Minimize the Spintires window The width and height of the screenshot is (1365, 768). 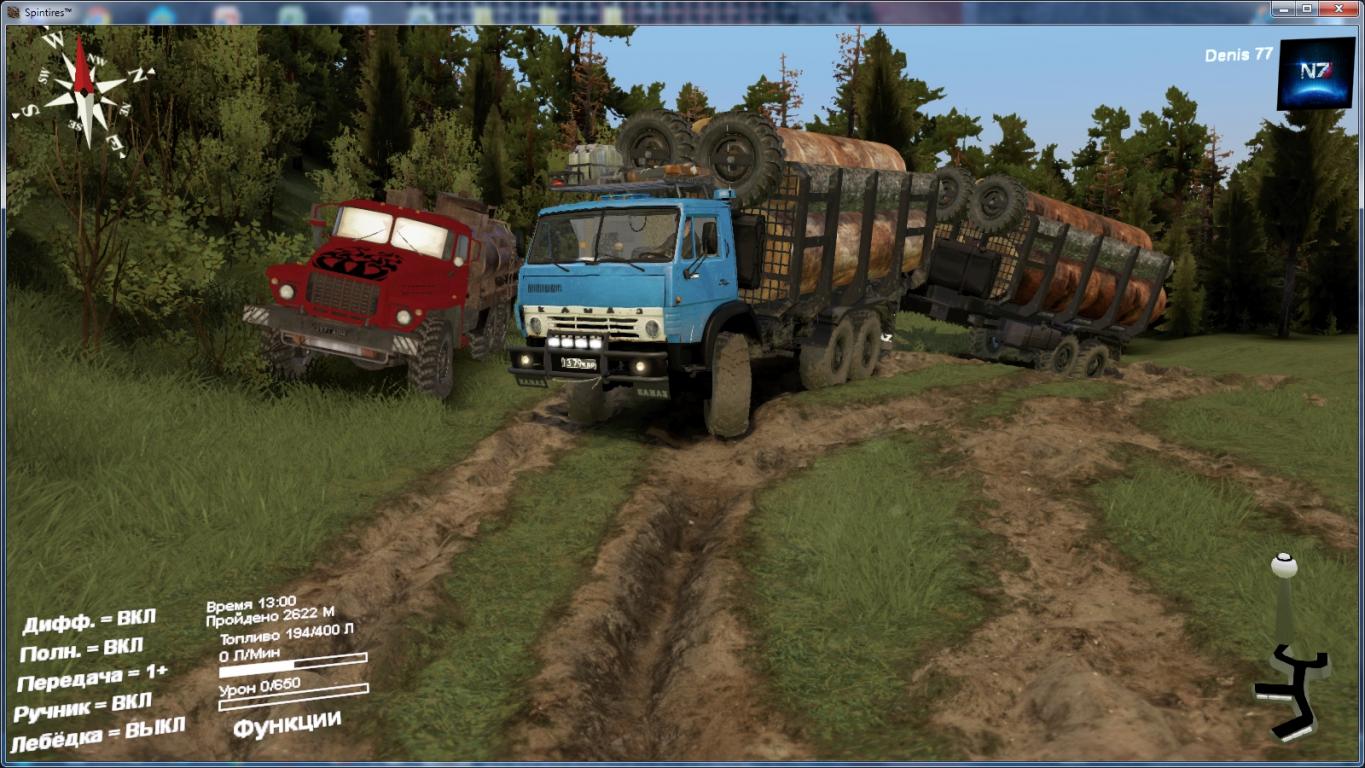(1284, 9)
